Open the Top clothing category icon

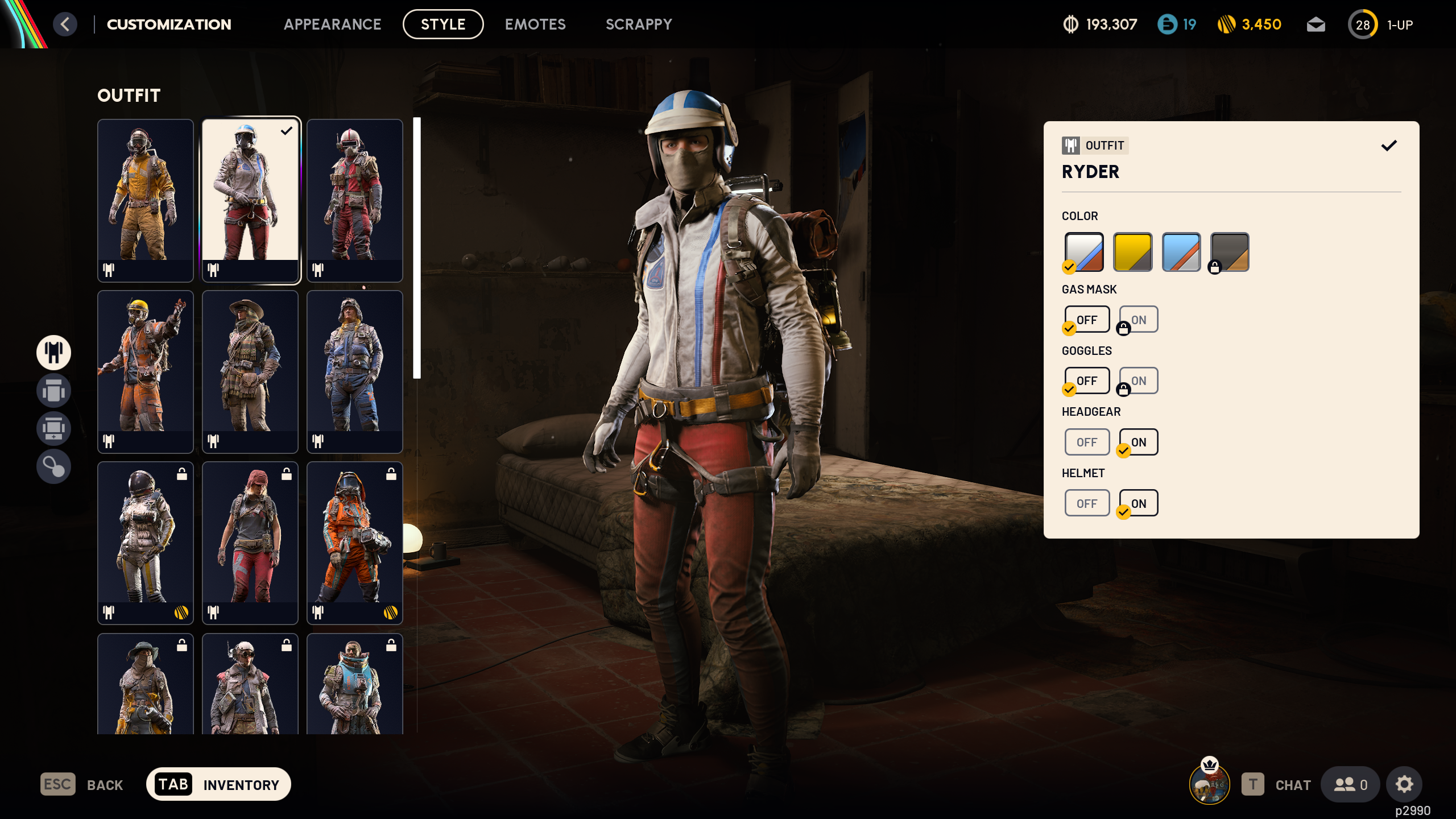click(x=53, y=391)
